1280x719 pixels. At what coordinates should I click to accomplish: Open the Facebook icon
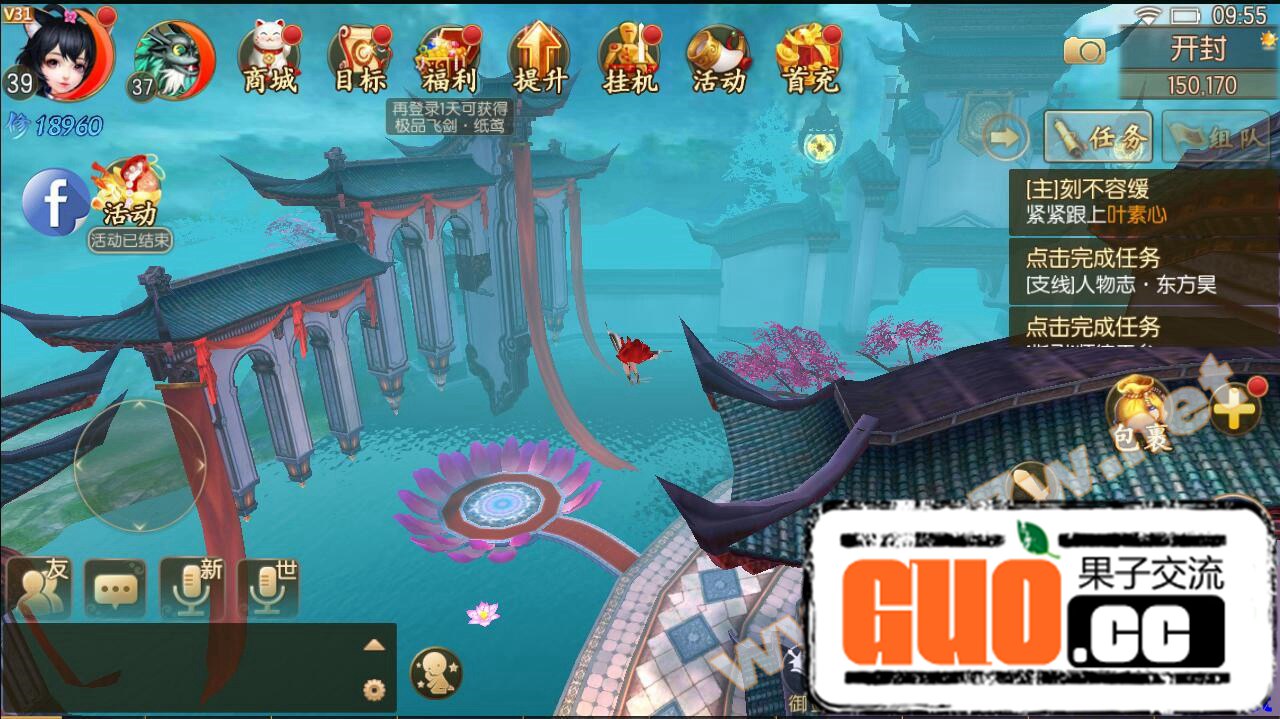(x=56, y=202)
